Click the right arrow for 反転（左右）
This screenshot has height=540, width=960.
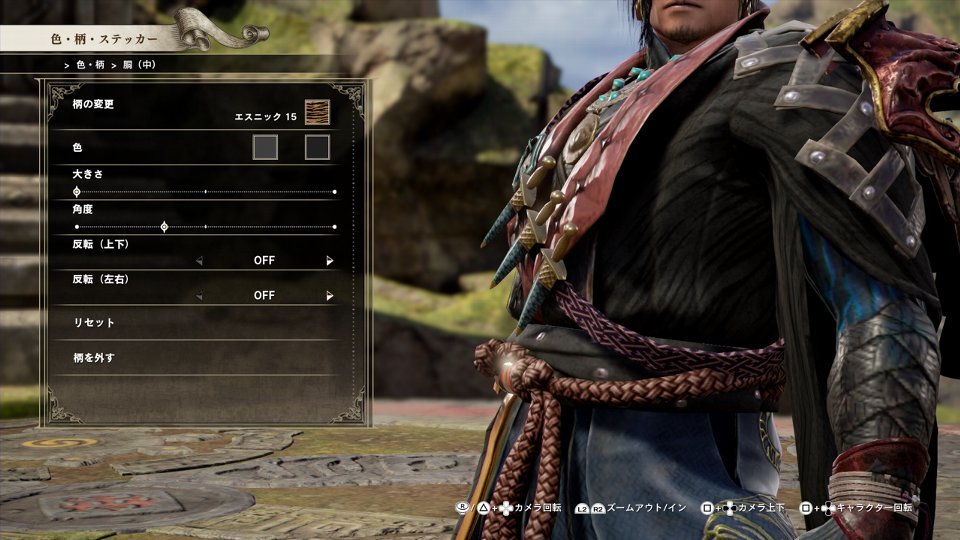[330, 296]
